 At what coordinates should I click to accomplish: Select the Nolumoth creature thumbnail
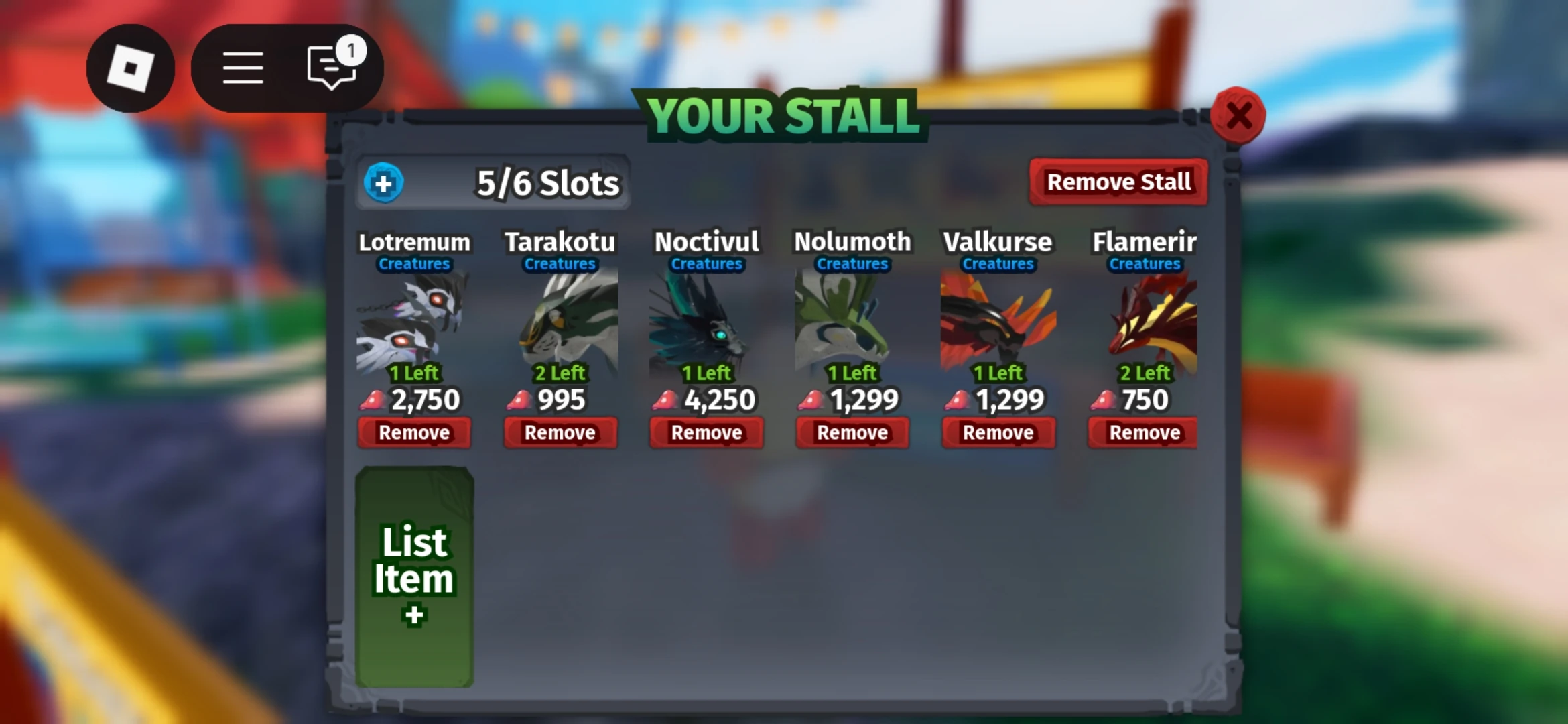click(x=852, y=322)
